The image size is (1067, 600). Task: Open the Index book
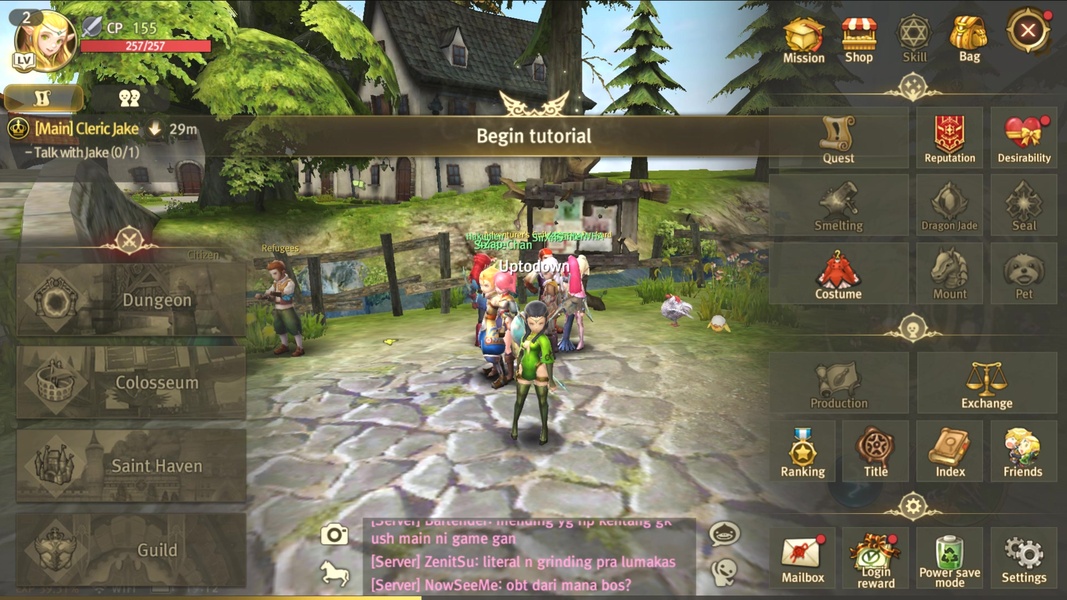(x=950, y=451)
